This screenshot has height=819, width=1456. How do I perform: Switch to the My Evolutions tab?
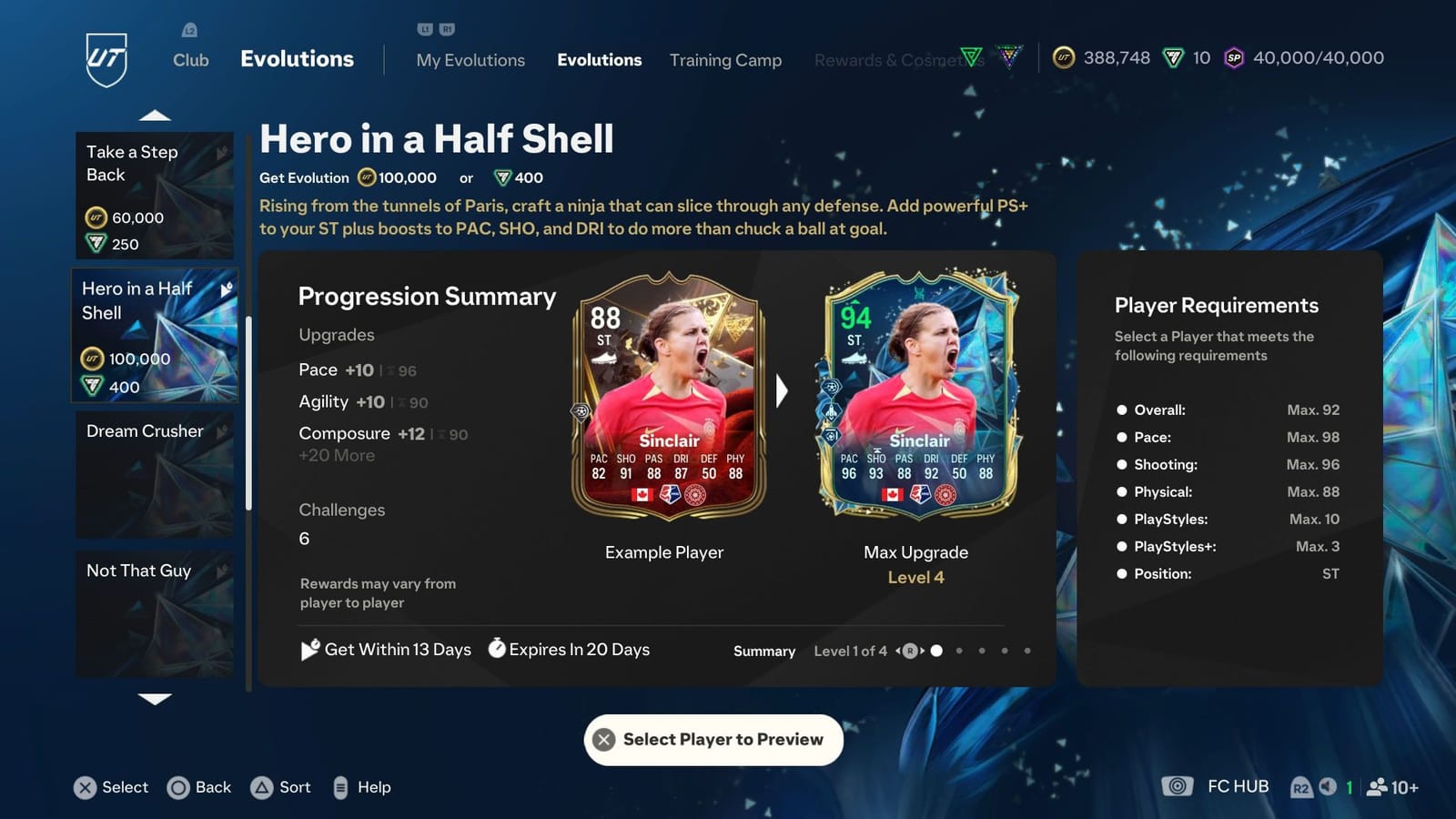pos(470,60)
